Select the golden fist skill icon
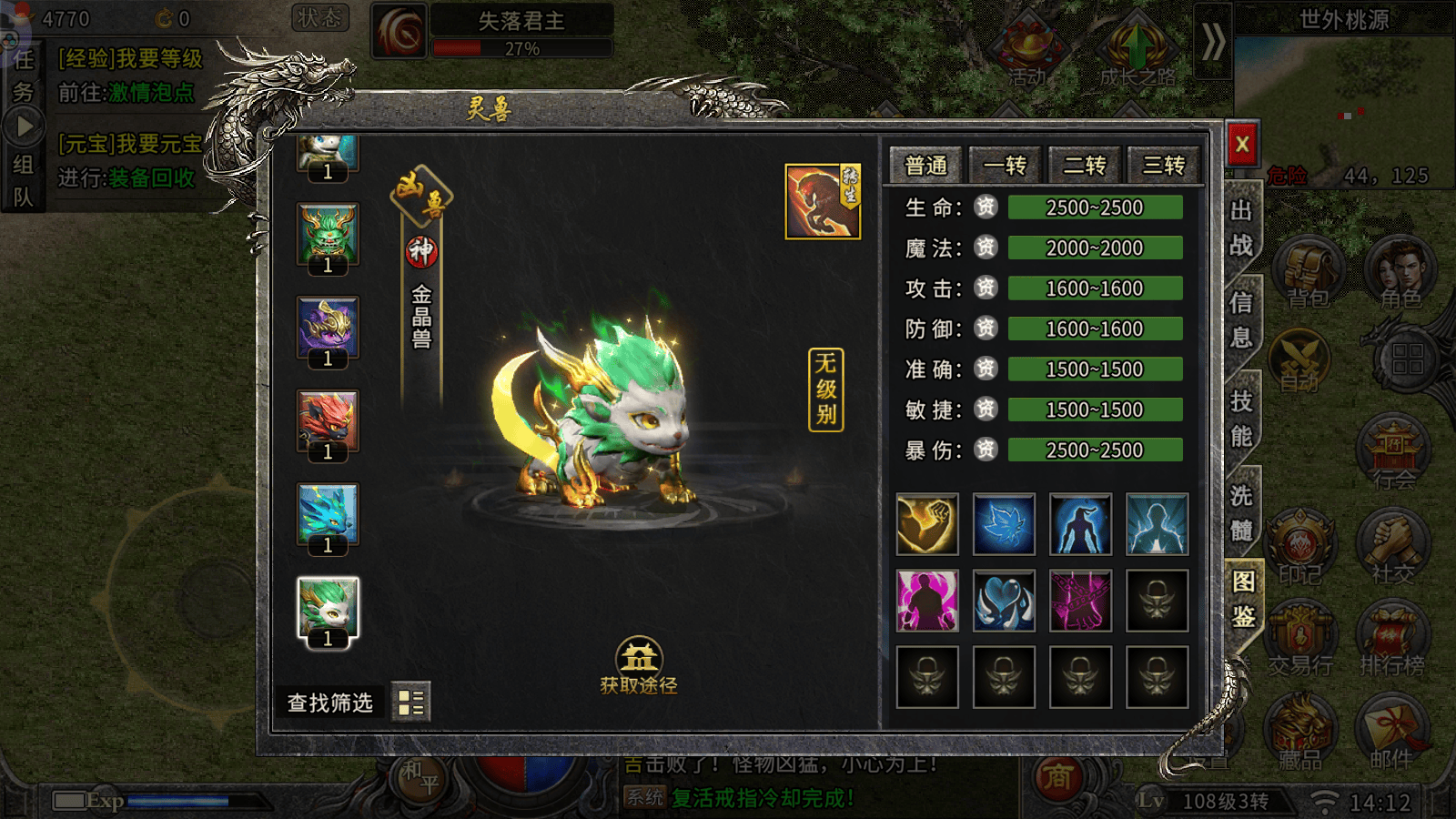Screen dimensions: 1456x819 point(926,524)
